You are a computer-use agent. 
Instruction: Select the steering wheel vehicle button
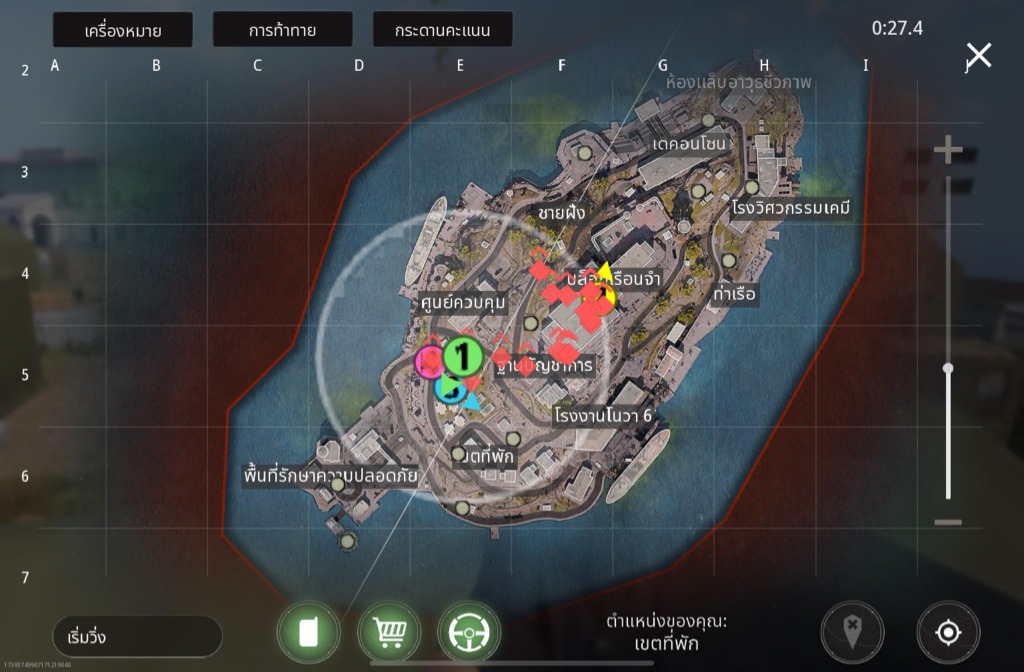click(x=469, y=633)
